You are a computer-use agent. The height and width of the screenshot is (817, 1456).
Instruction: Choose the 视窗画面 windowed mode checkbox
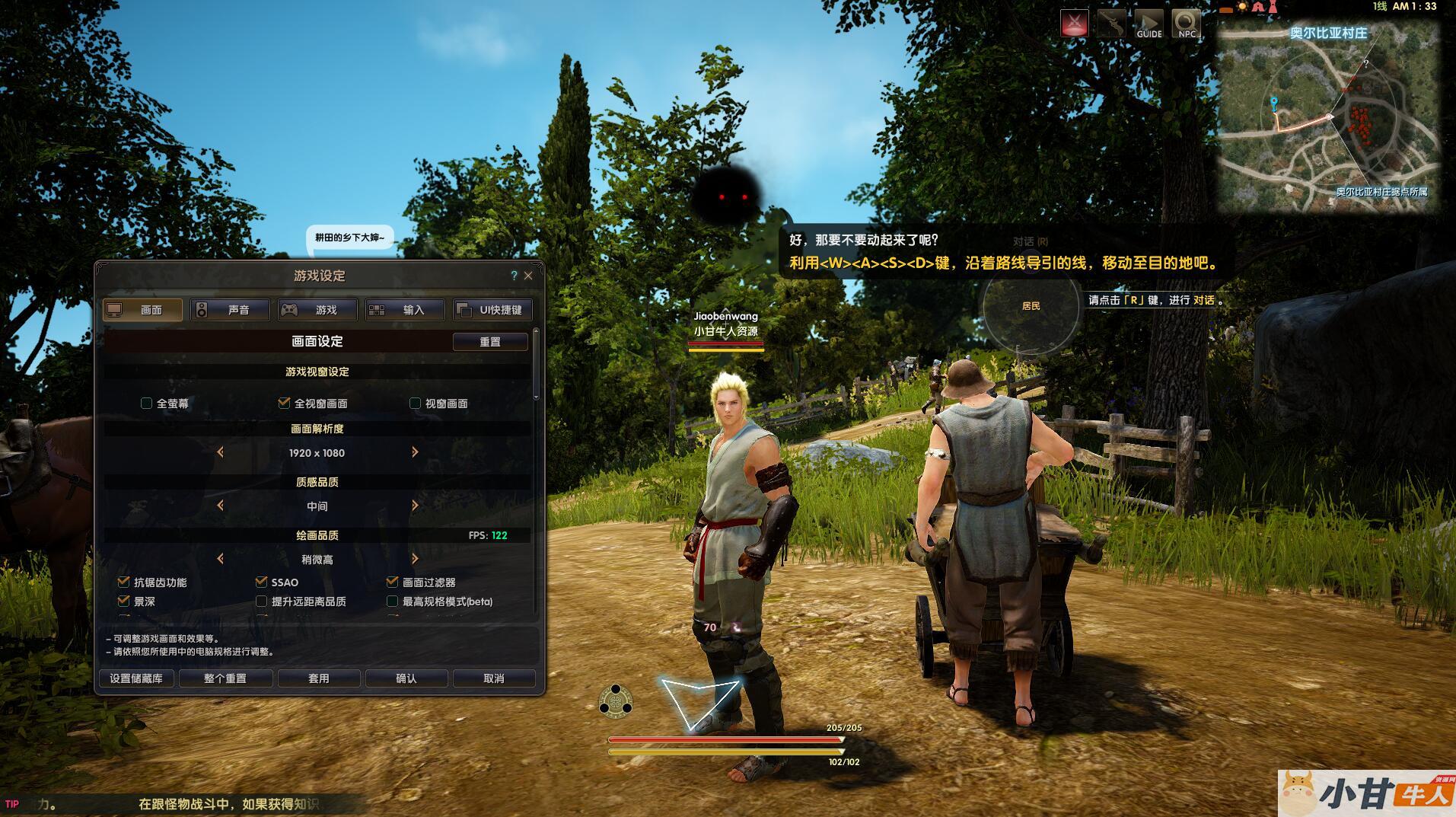tap(416, 404)
